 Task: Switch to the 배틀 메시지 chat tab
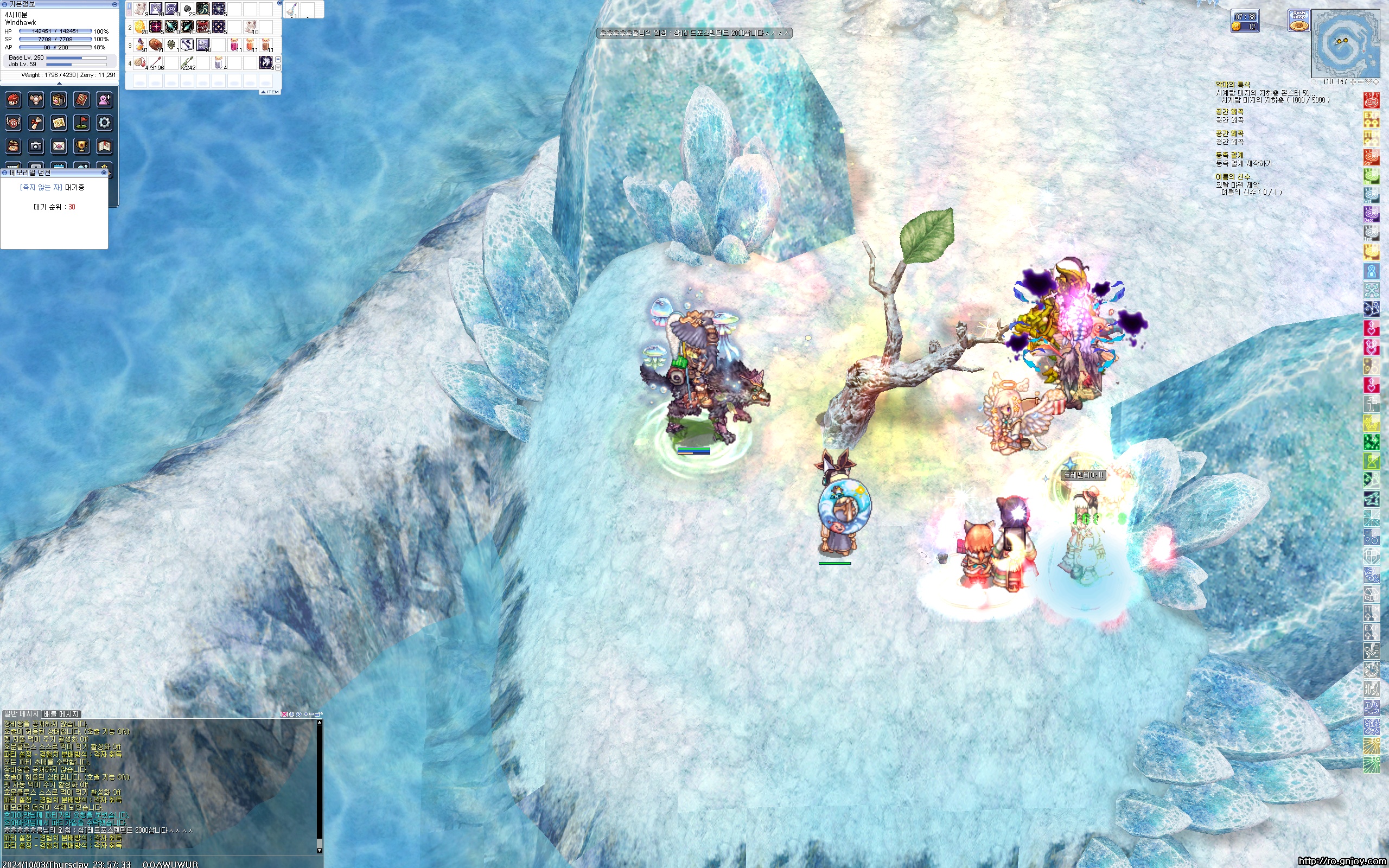tap(61, 714)
